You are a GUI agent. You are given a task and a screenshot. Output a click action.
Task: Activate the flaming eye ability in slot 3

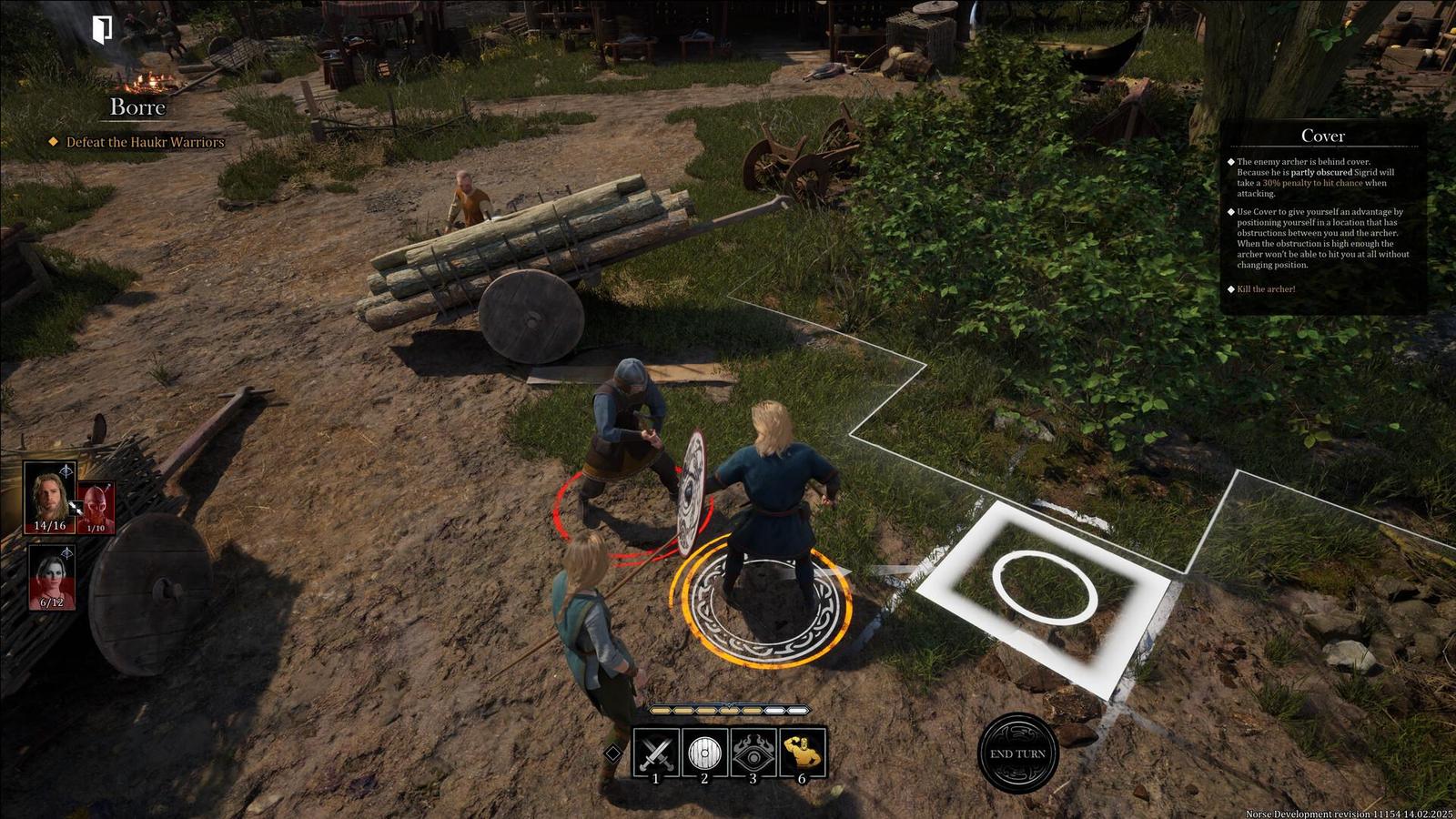point(753,753)
